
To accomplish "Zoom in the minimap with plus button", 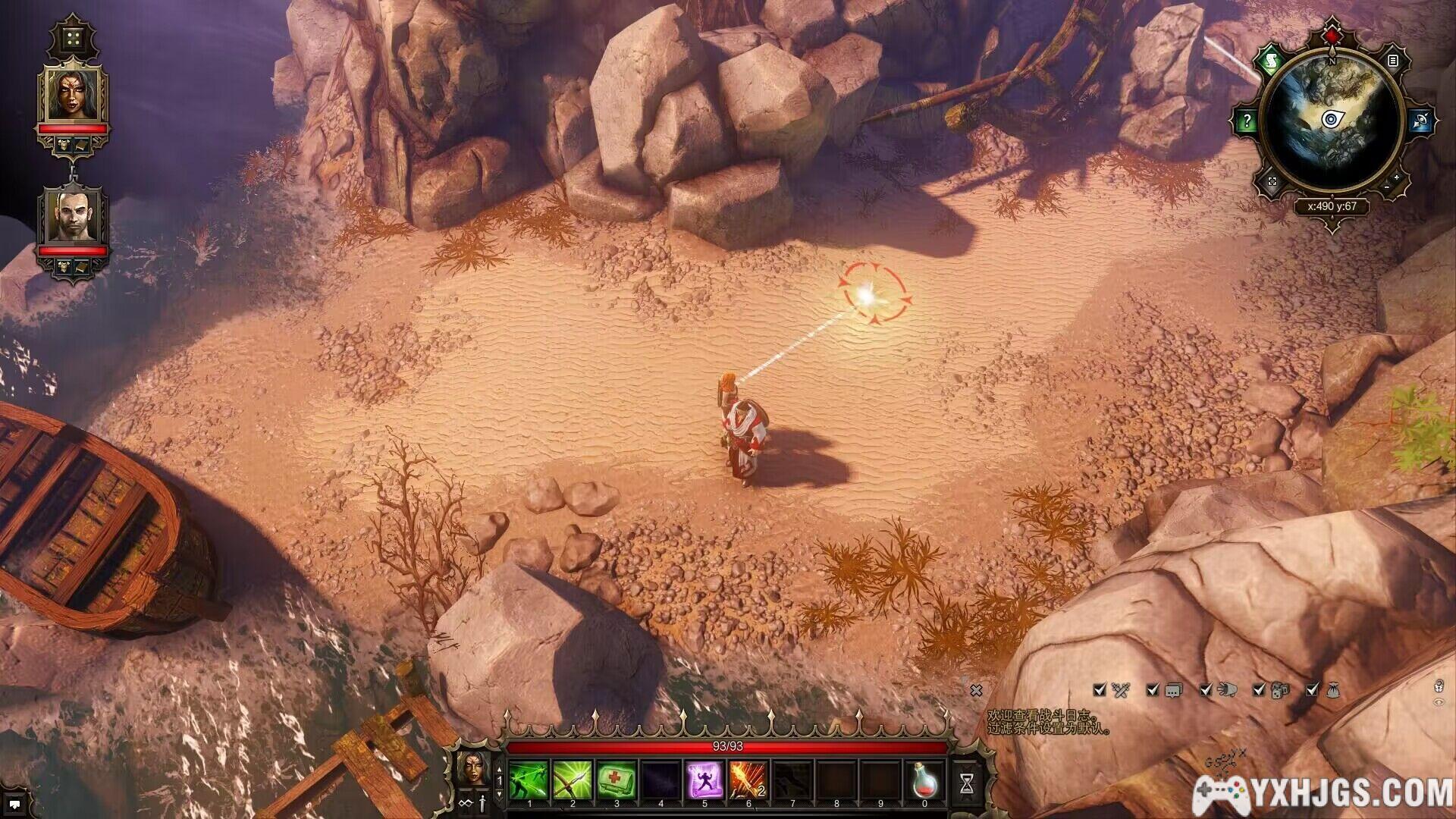I will pos(1397,177).
